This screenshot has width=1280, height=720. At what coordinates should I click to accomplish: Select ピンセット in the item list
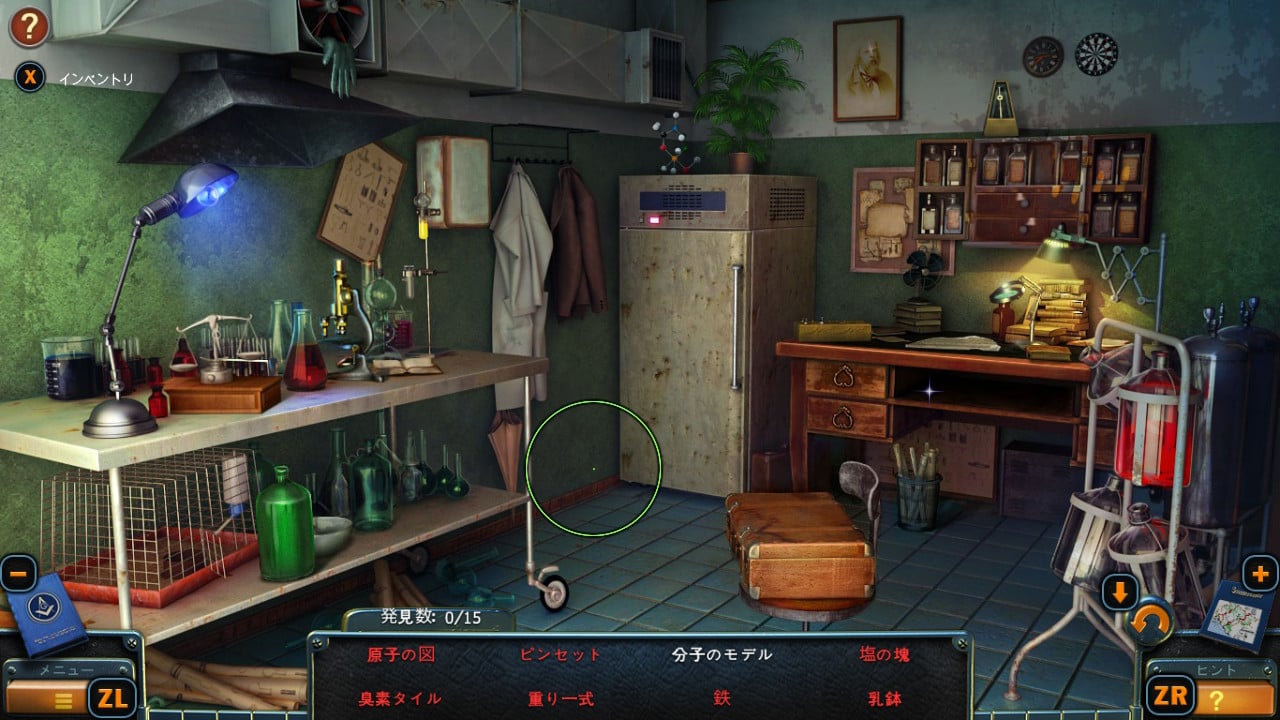[560, 655]
